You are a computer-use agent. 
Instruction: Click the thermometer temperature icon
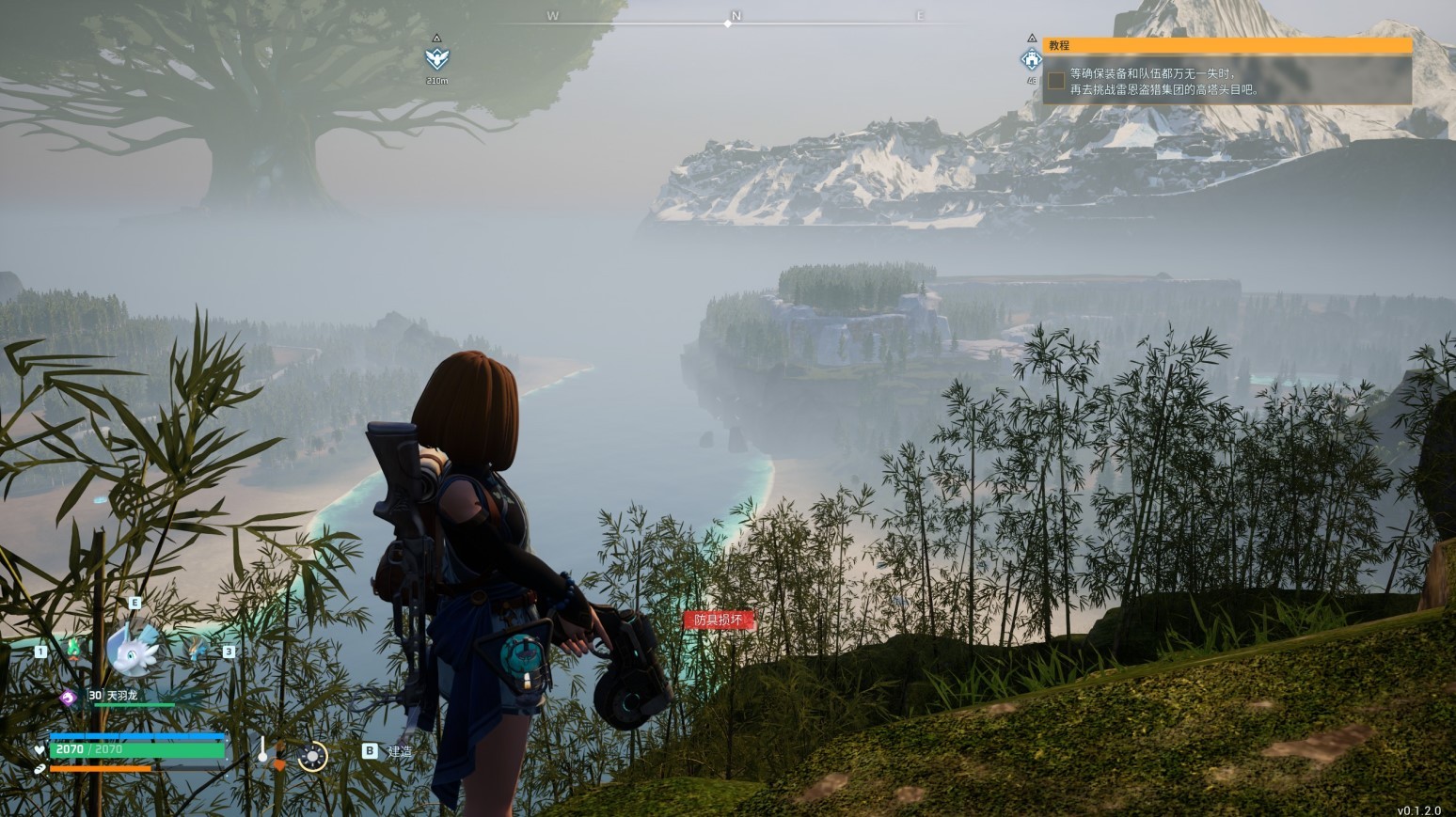(x=262, y=750)
